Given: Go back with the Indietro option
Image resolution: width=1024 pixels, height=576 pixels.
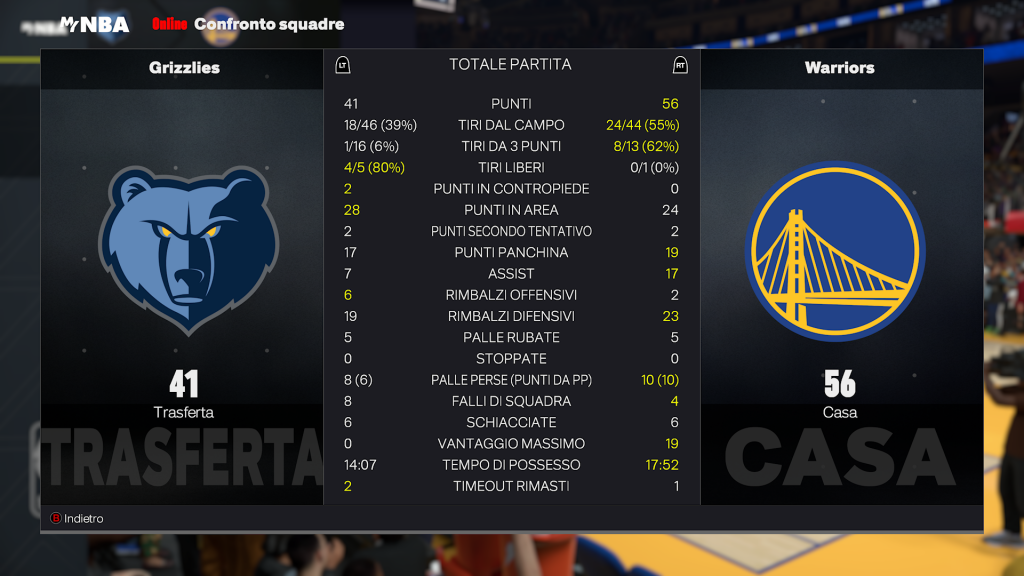Looking at the screenshot, I should (78, 518).
